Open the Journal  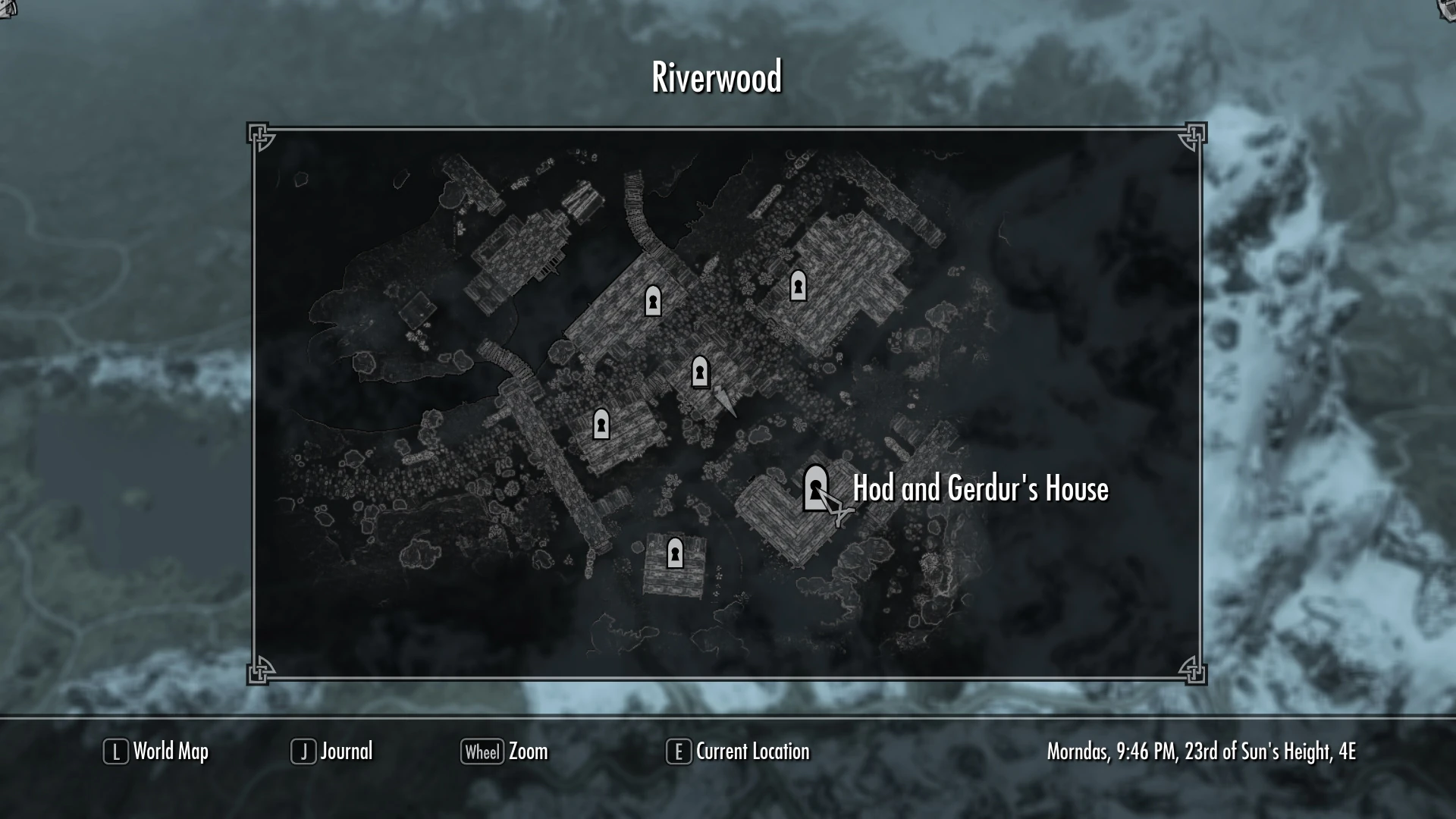click(x=346, y=752)
